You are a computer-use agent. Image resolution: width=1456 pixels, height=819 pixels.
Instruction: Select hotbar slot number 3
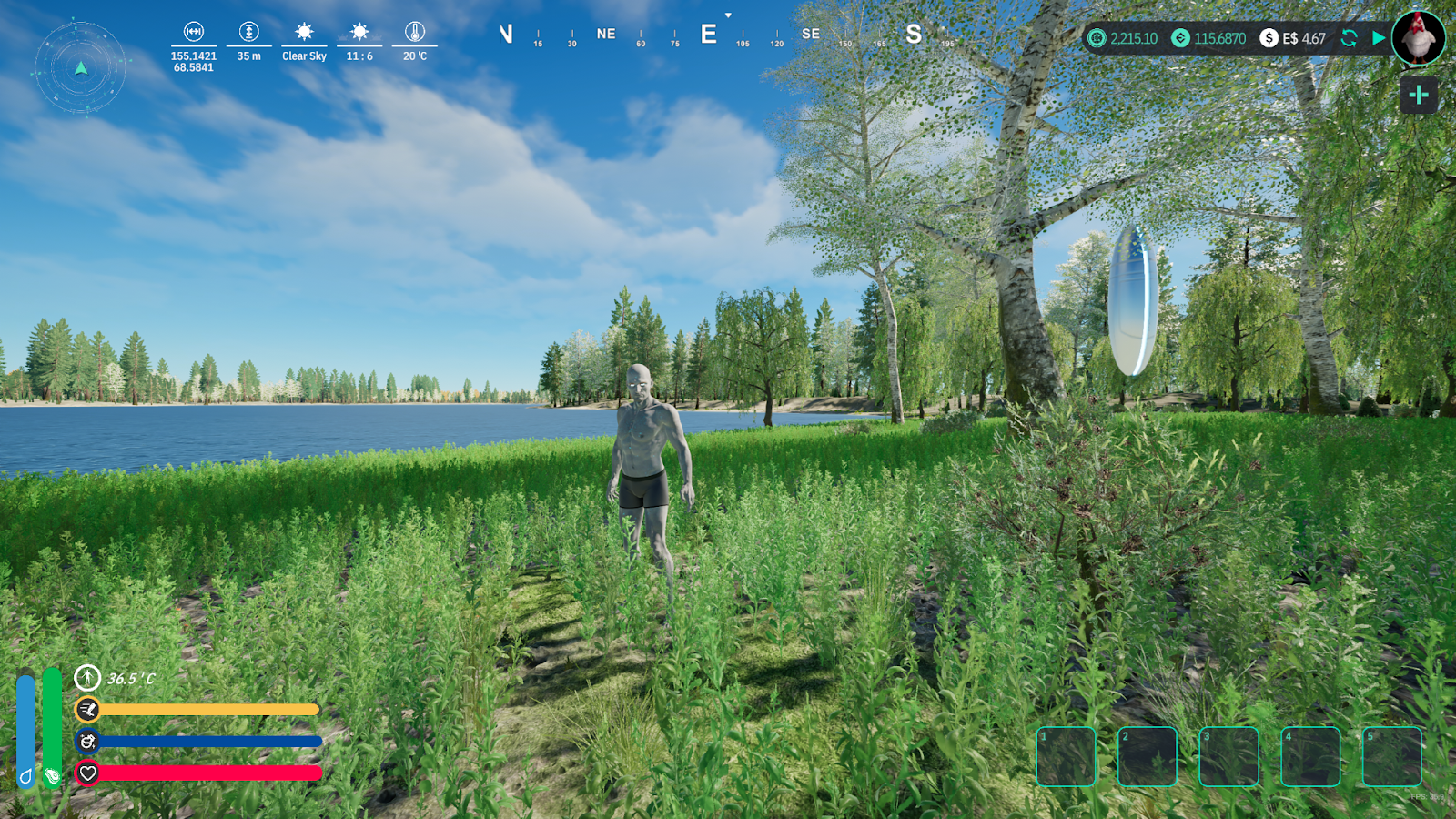coord(1228,756)
